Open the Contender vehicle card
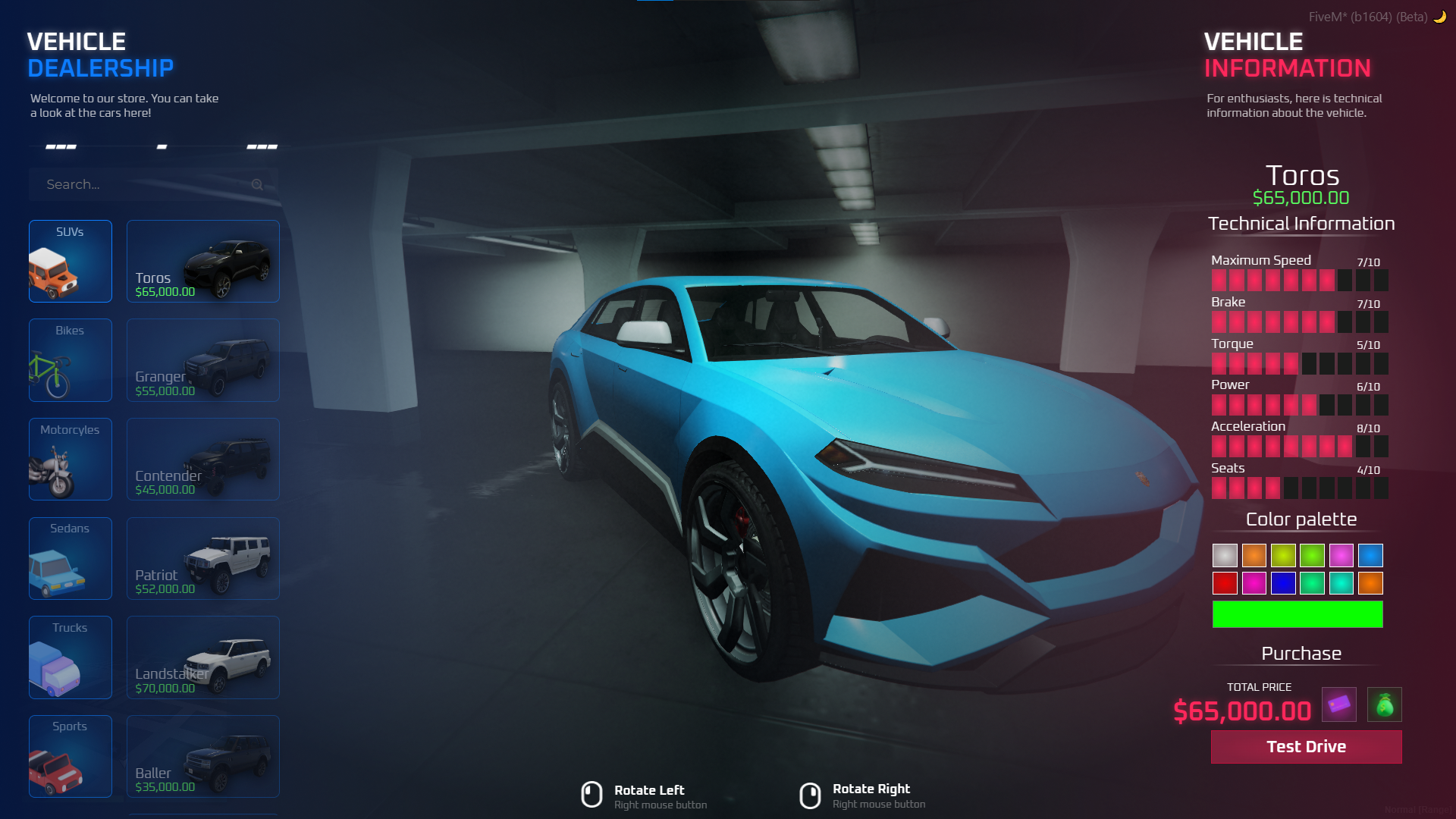1456x819 pixels. tap(202, 459)
